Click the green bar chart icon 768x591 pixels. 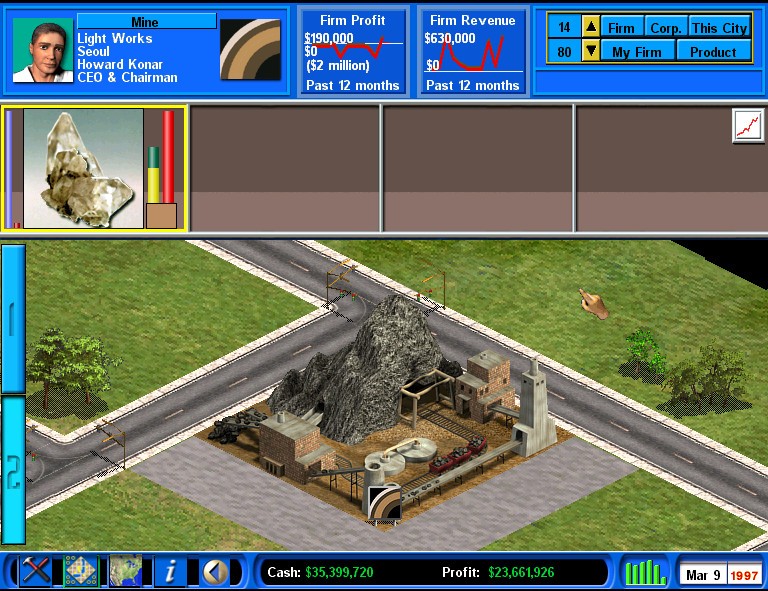tap(645, 572)
